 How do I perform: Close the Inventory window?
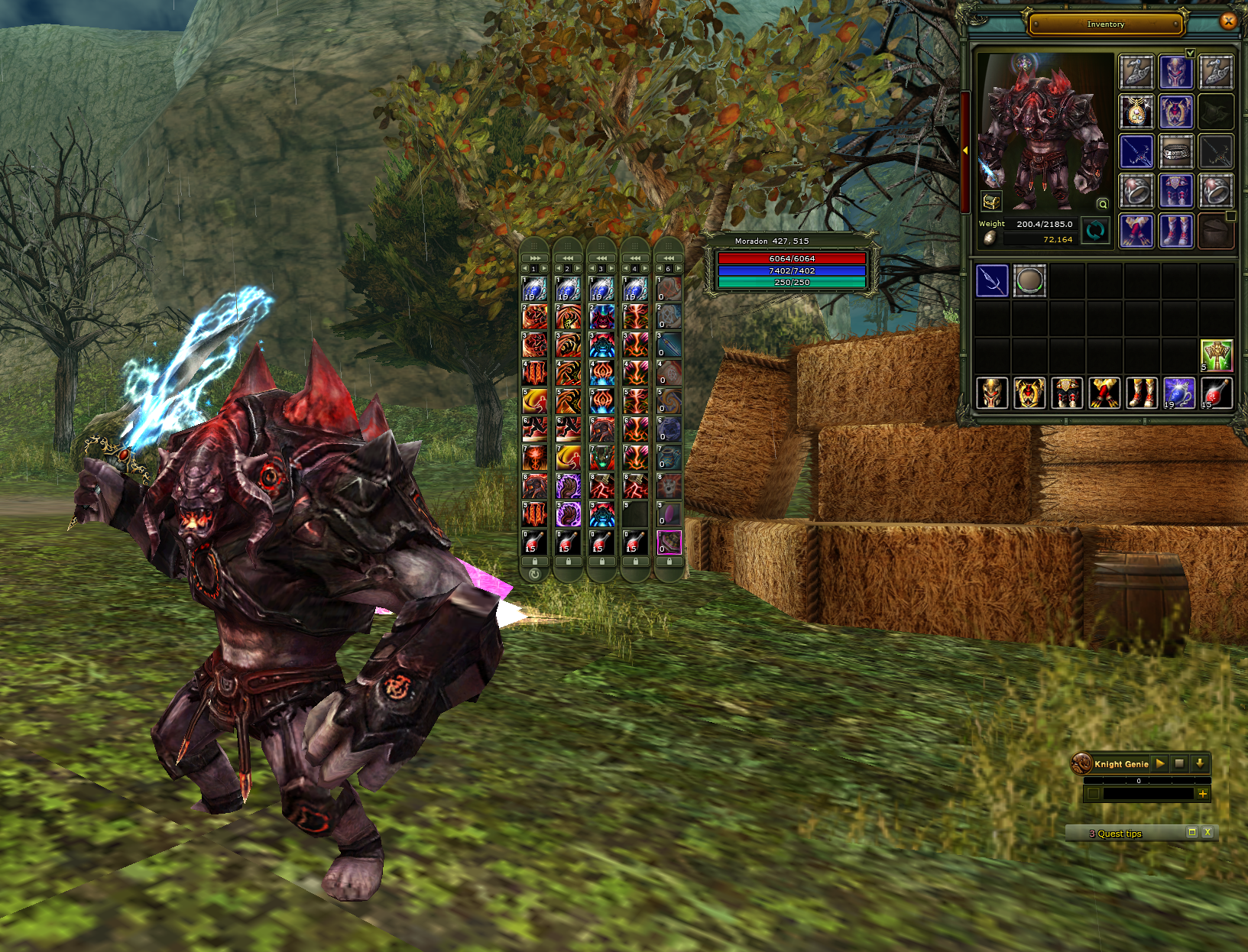point(1228,21)
